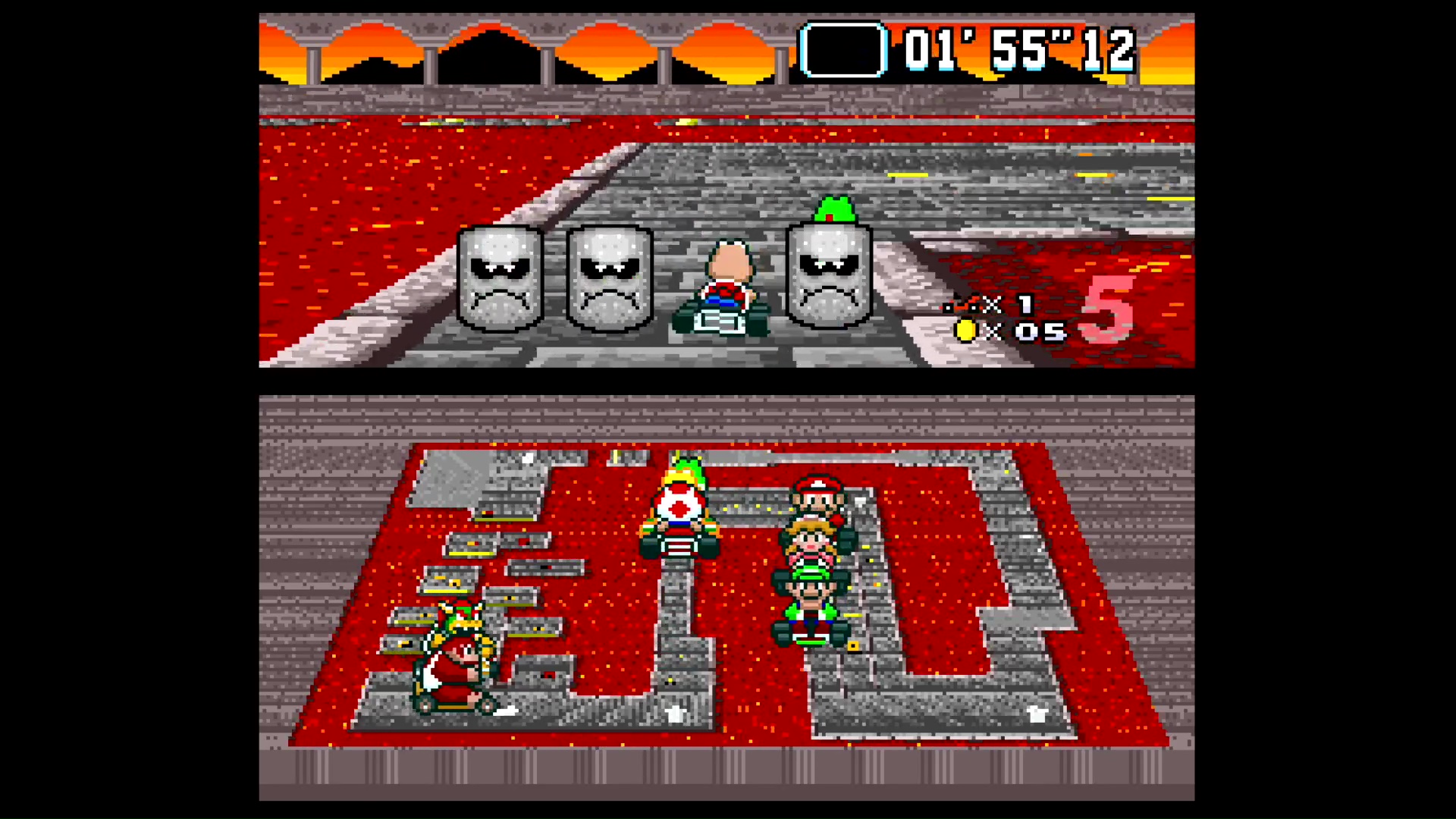Click the empty item roulette box
The image size is (1456, 819).
[843, 49]
